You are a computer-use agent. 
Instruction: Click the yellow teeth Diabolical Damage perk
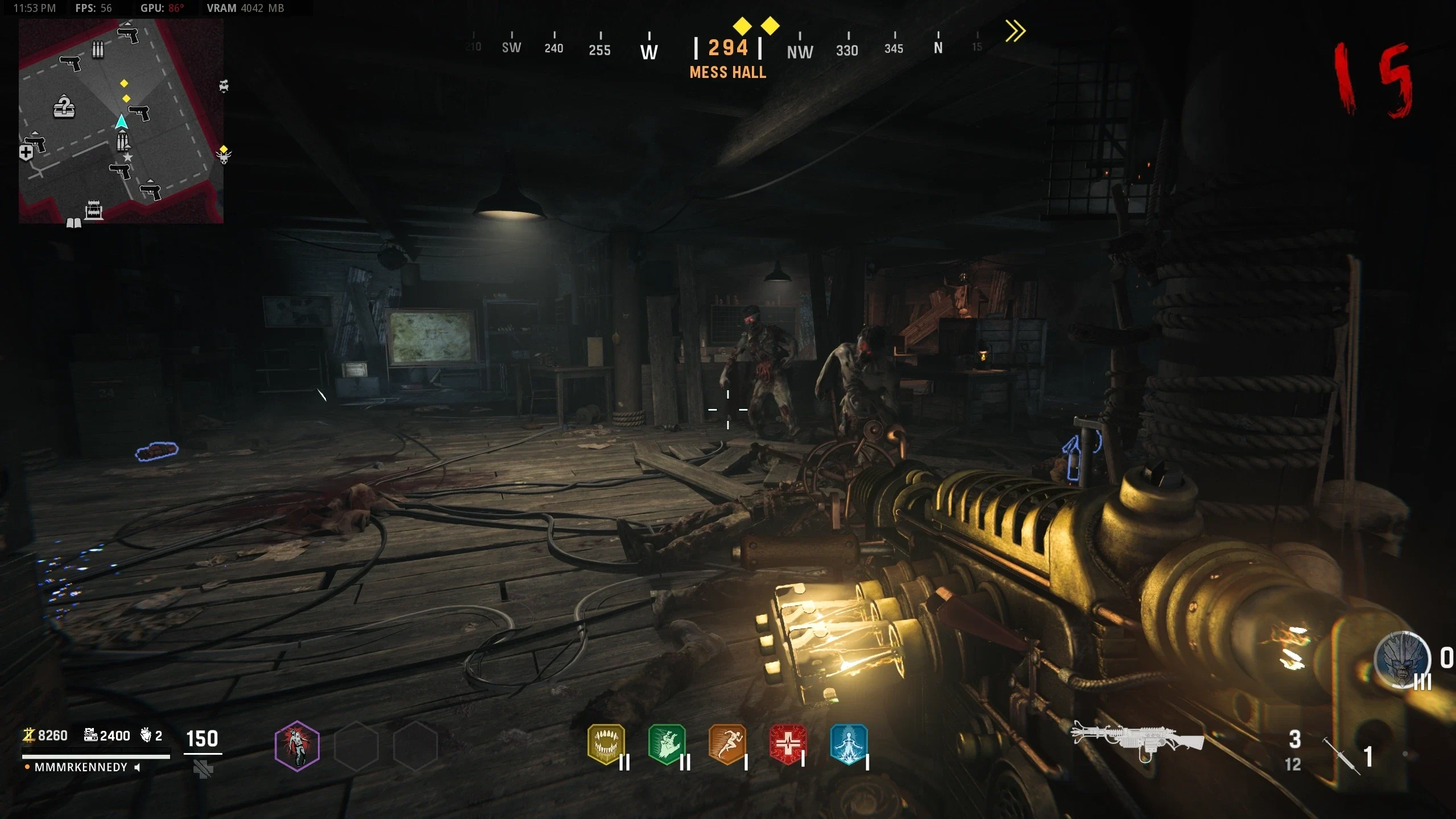pyautogui.click(x=606, y=744)
